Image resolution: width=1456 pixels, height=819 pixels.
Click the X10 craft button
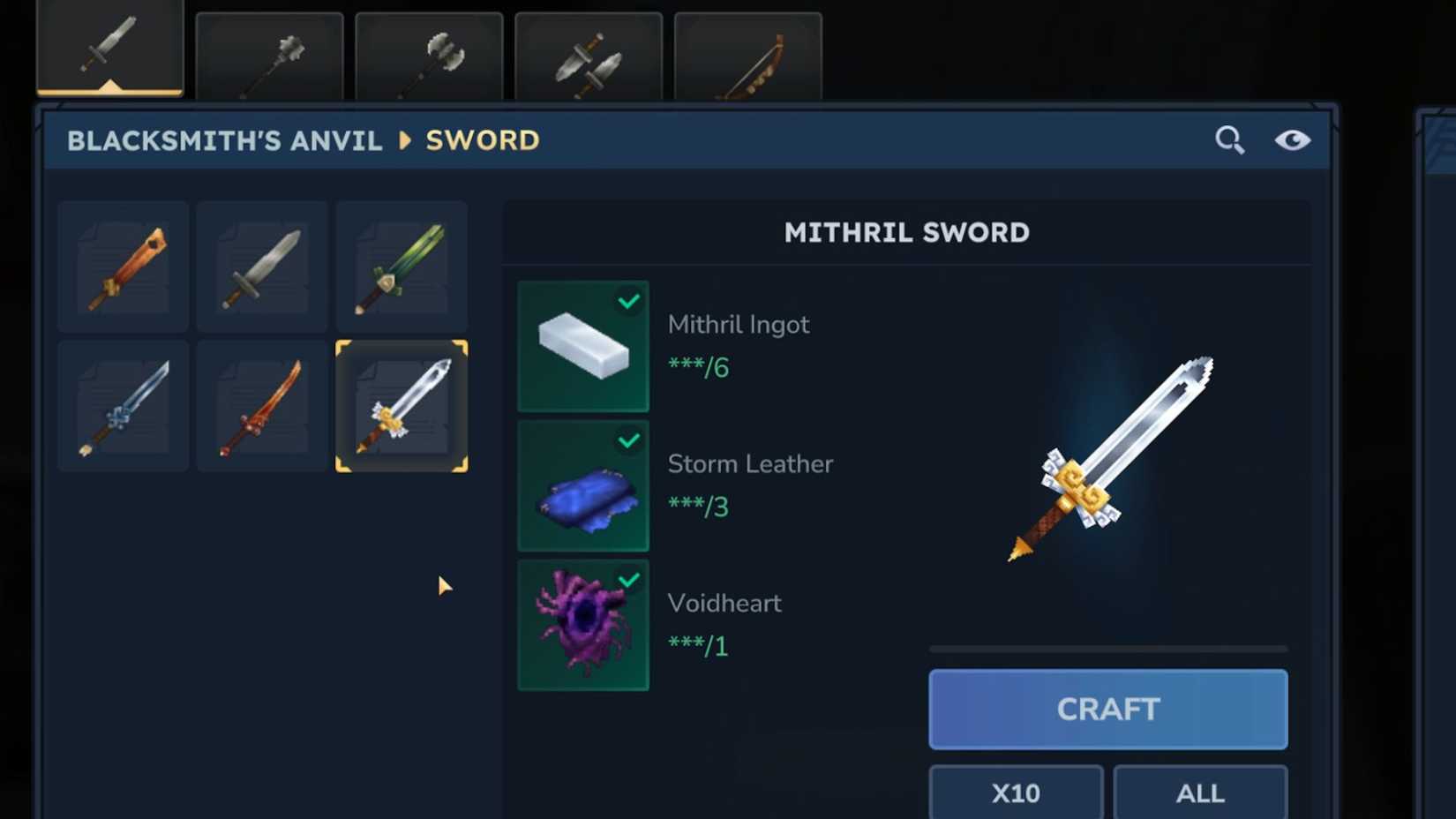point(1015,792)
